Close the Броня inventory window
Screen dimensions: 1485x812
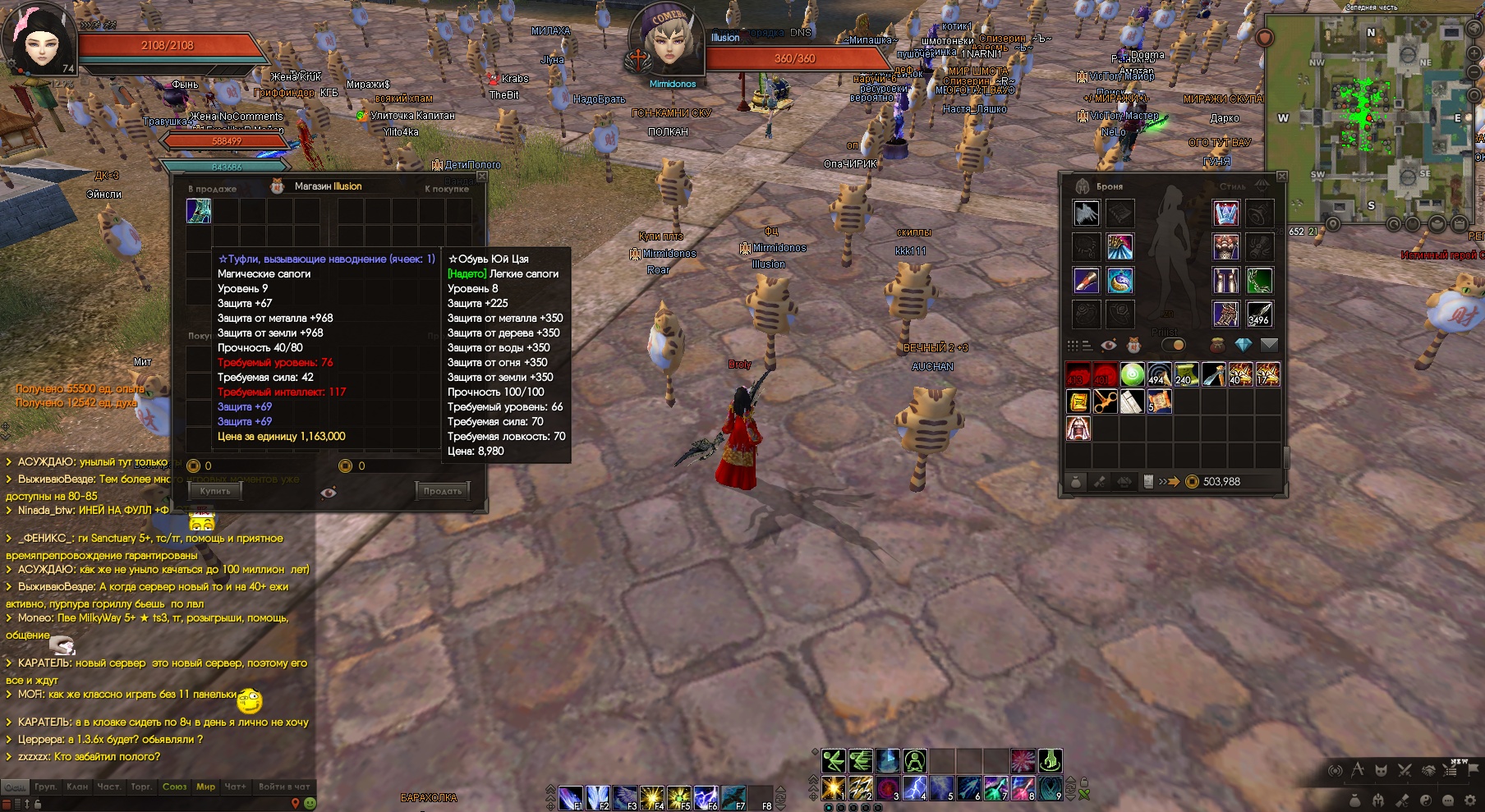1281,177
